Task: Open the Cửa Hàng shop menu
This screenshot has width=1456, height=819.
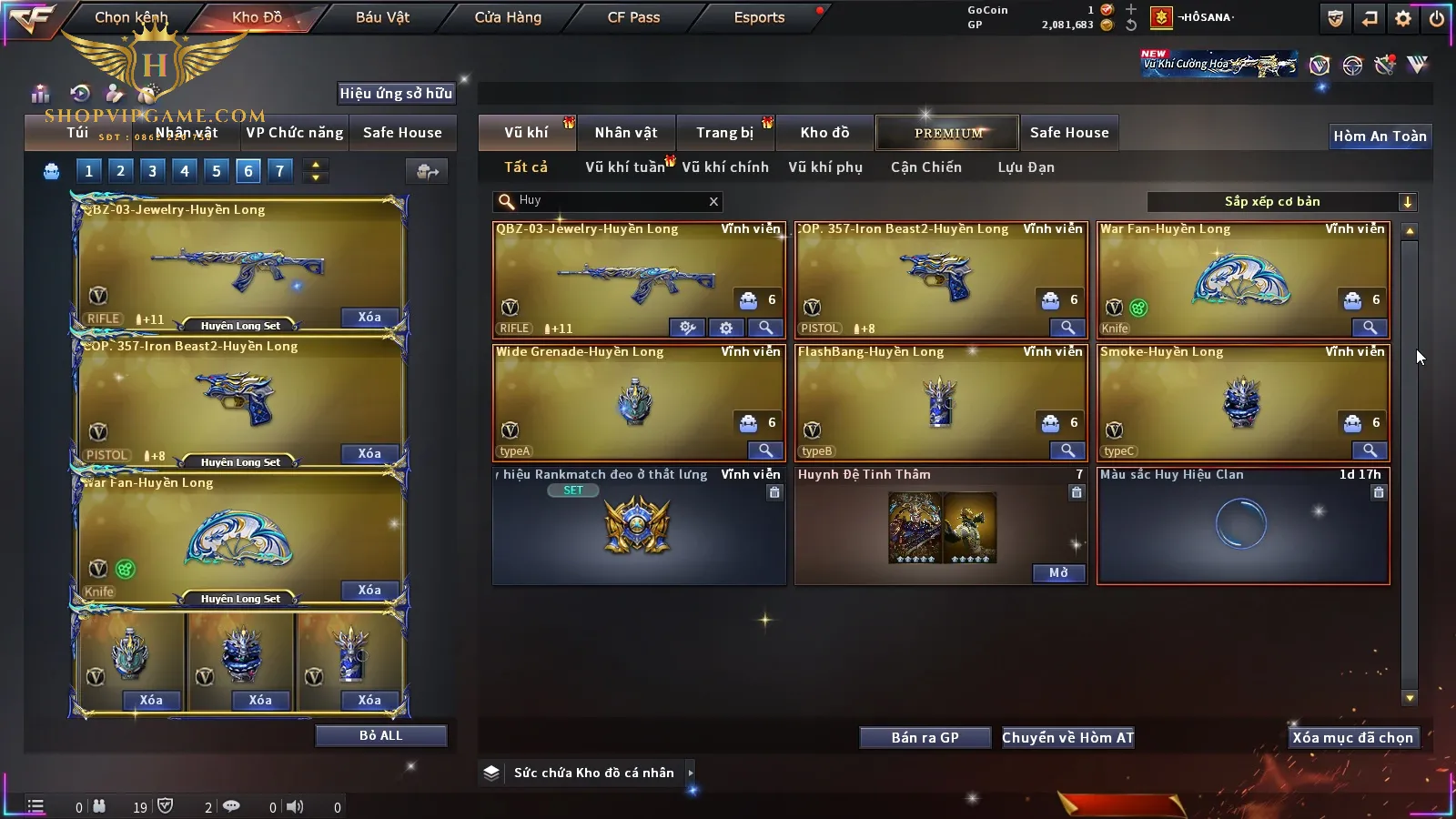Action: (508, 17)
